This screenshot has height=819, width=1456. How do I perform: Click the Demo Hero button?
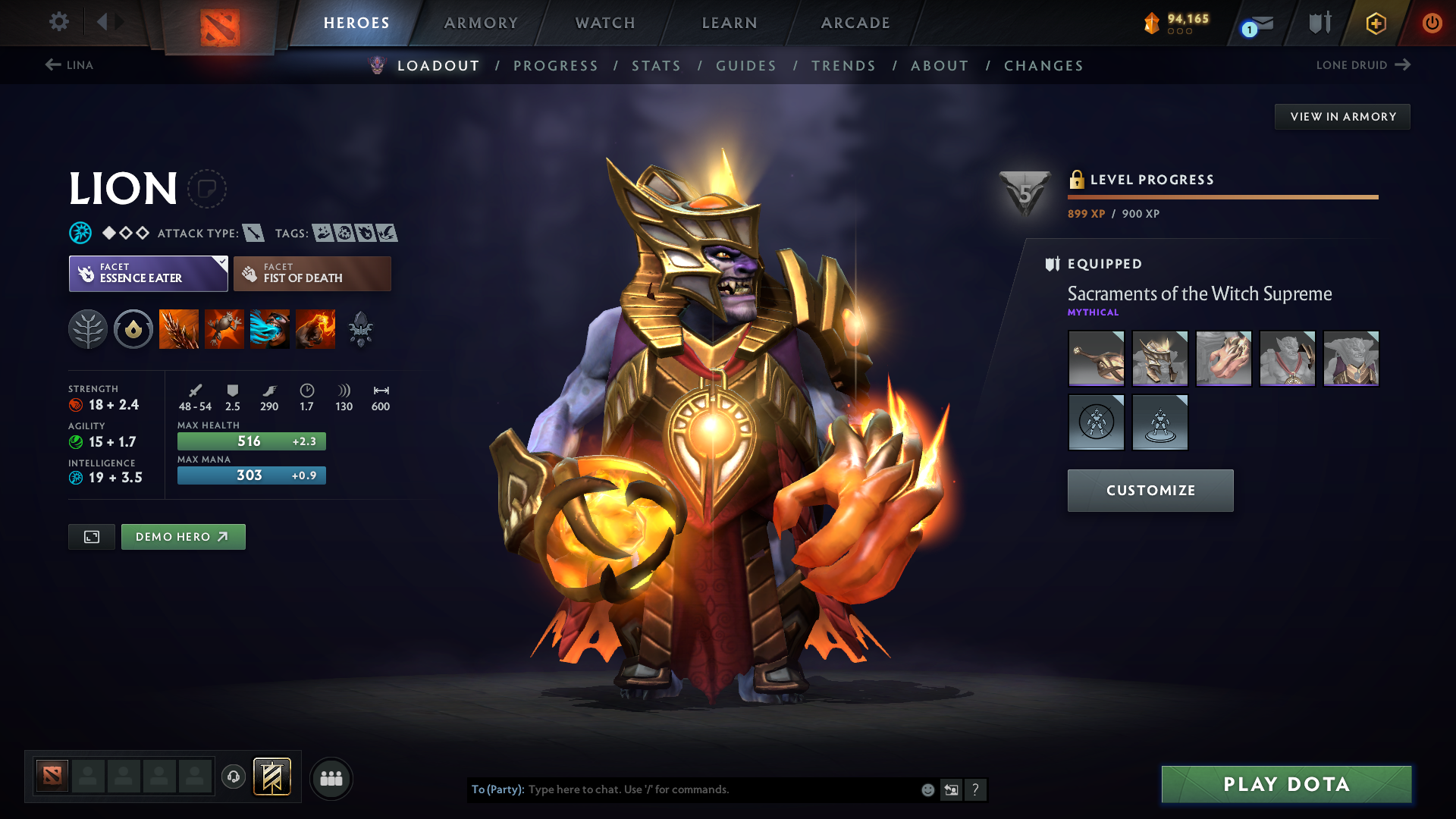pos(183,536)
